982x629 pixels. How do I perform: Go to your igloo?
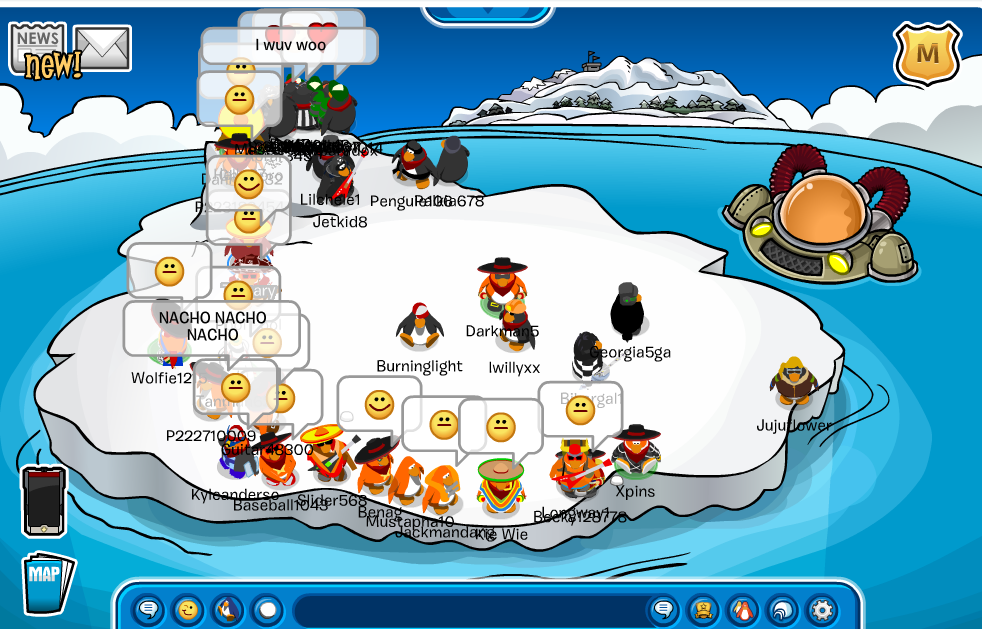781,609
